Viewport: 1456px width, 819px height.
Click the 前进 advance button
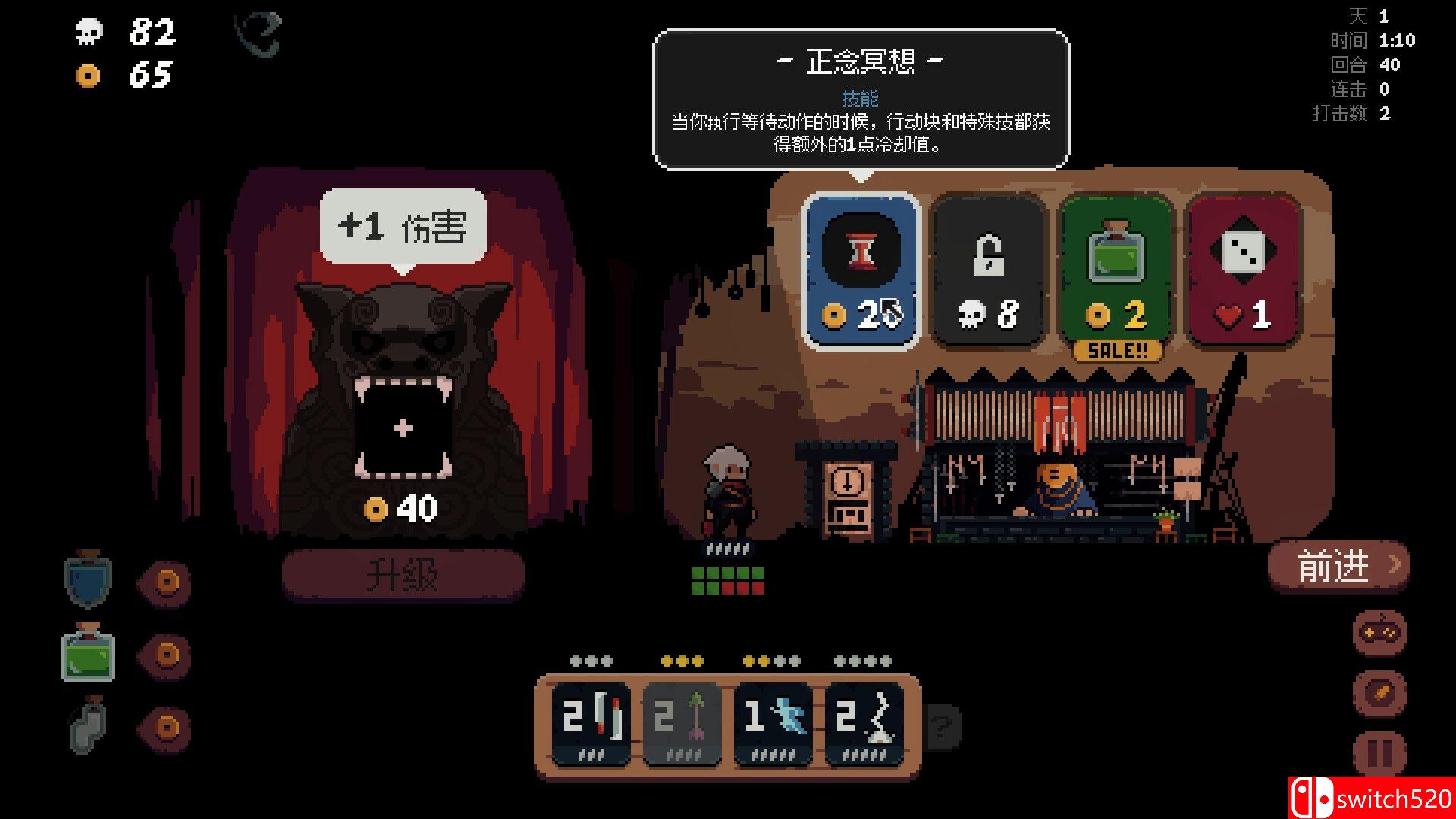(1338, 565)
